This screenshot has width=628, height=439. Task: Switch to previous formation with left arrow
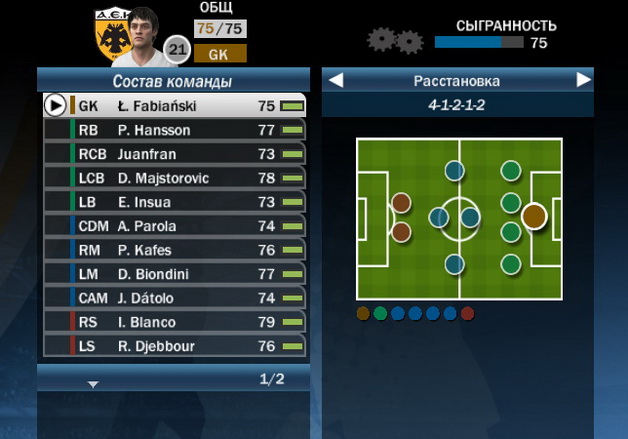[337, 80]
